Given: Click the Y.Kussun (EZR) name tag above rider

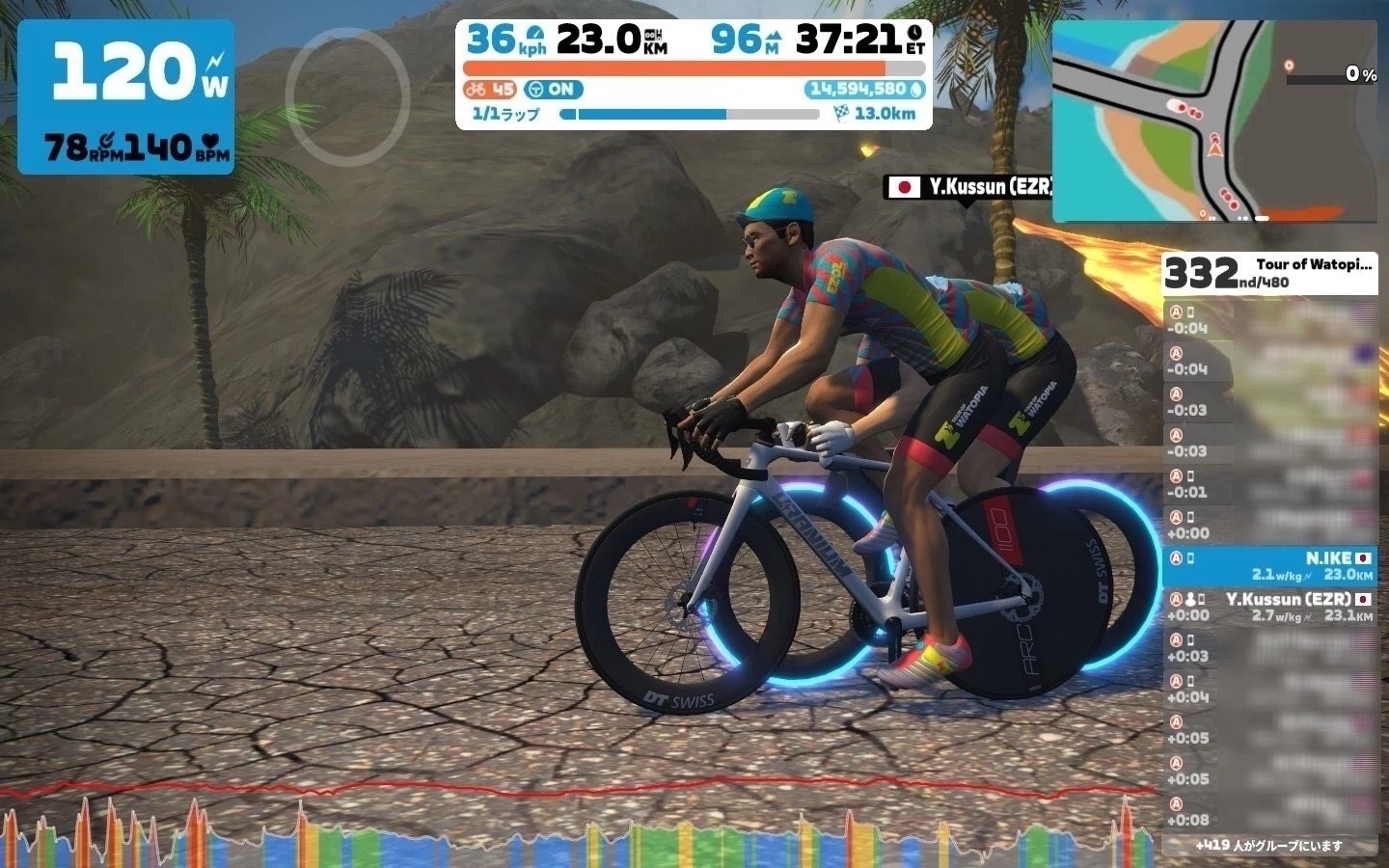Looking at the screenshot, I should 969,187.
